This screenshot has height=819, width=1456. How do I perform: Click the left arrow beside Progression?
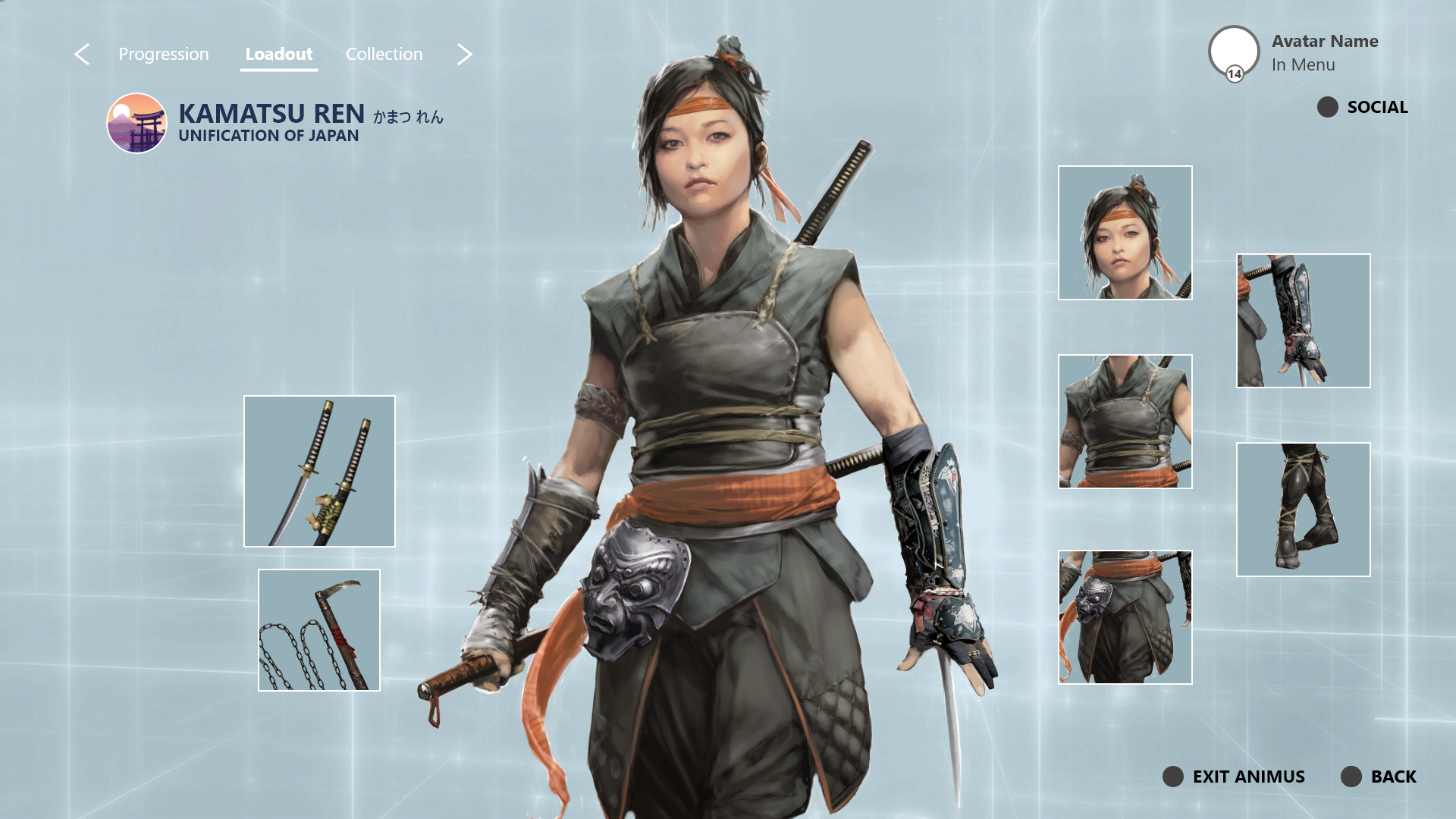pyautogui.click(x=82, y=55)
